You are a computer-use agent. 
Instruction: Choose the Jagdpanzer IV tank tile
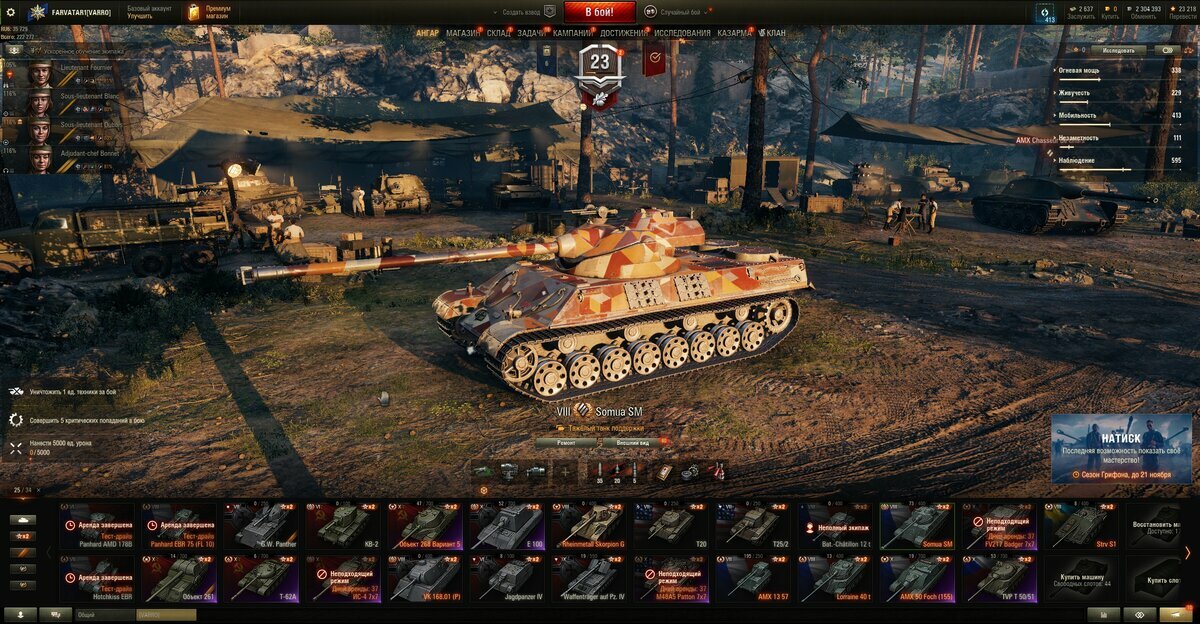tap(507, 579)
